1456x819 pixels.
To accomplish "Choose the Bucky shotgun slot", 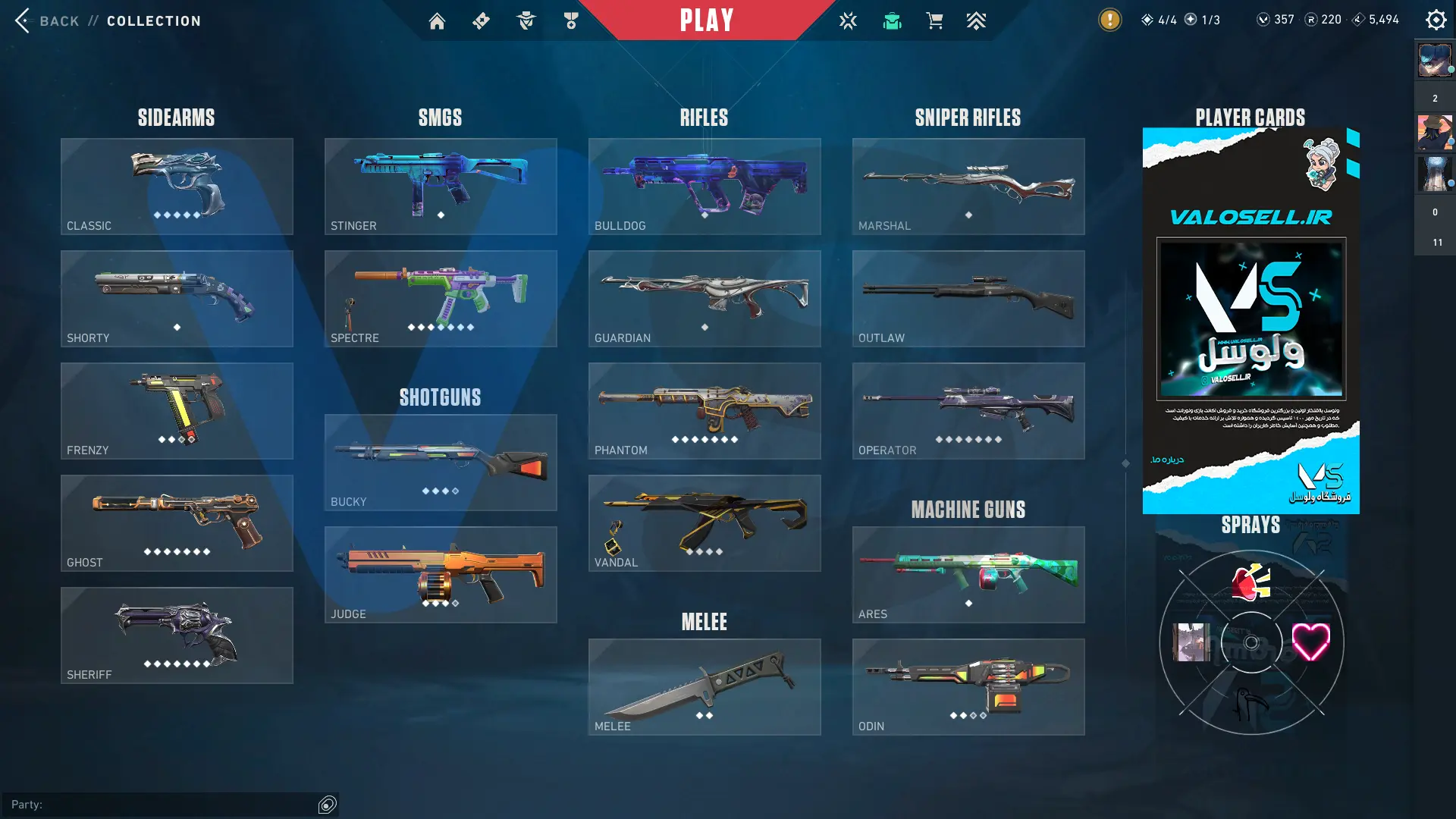I will pos(441,463).
